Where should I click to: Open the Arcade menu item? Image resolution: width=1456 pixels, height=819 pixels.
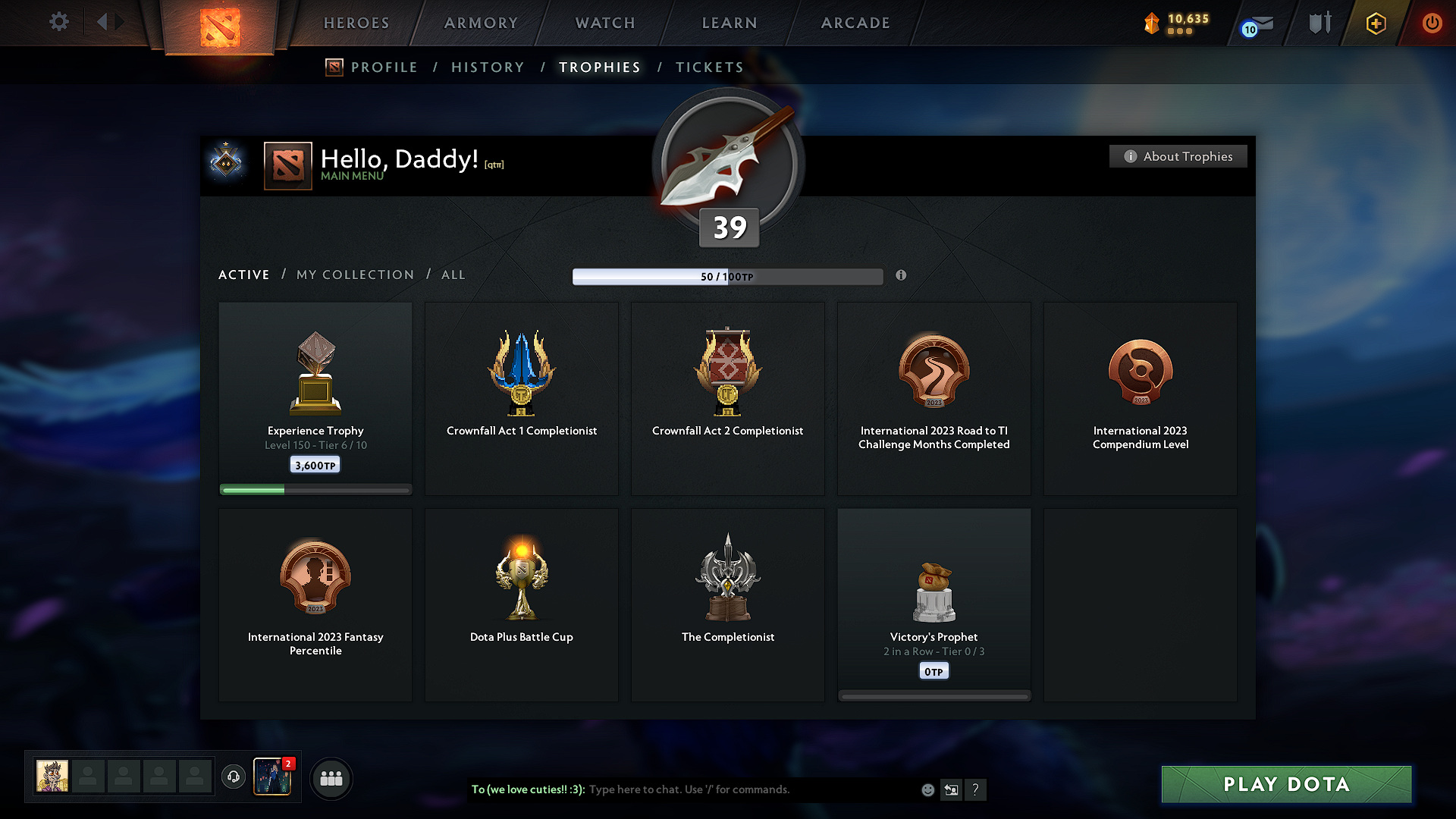855,23
